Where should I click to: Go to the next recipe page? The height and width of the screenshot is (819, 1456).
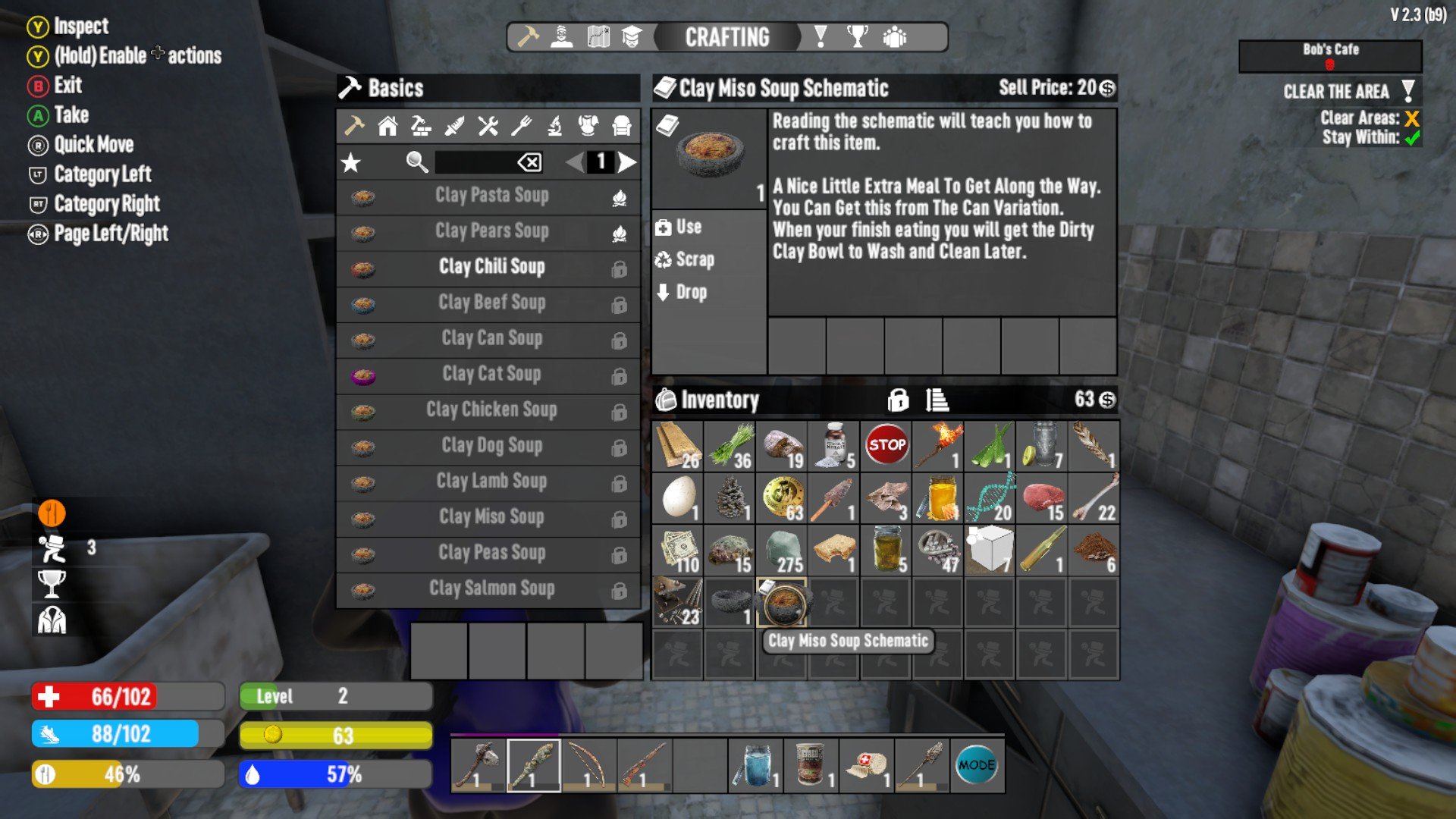[626, 162]
